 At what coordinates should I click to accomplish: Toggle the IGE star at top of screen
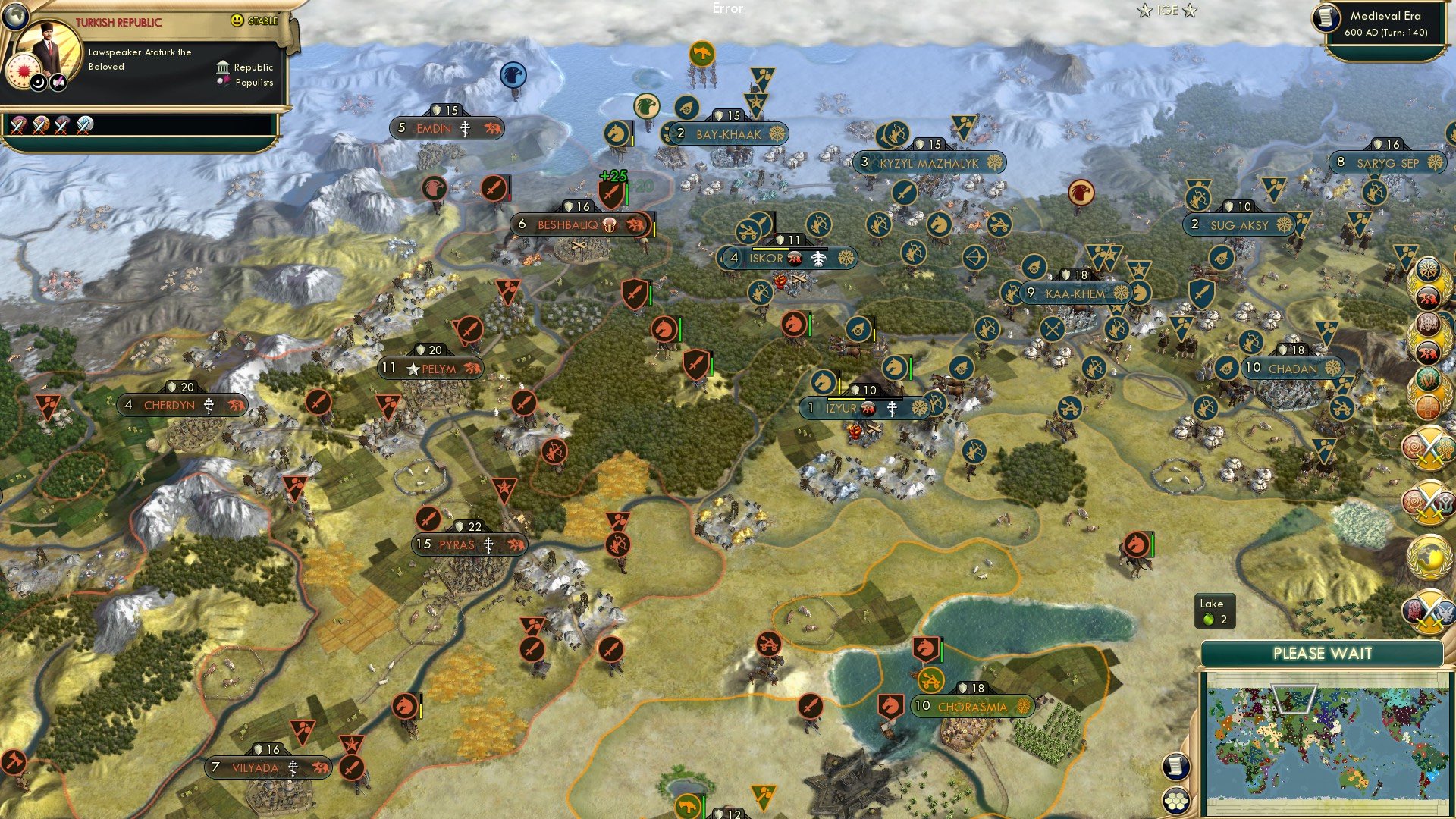tap(1144, 11)
